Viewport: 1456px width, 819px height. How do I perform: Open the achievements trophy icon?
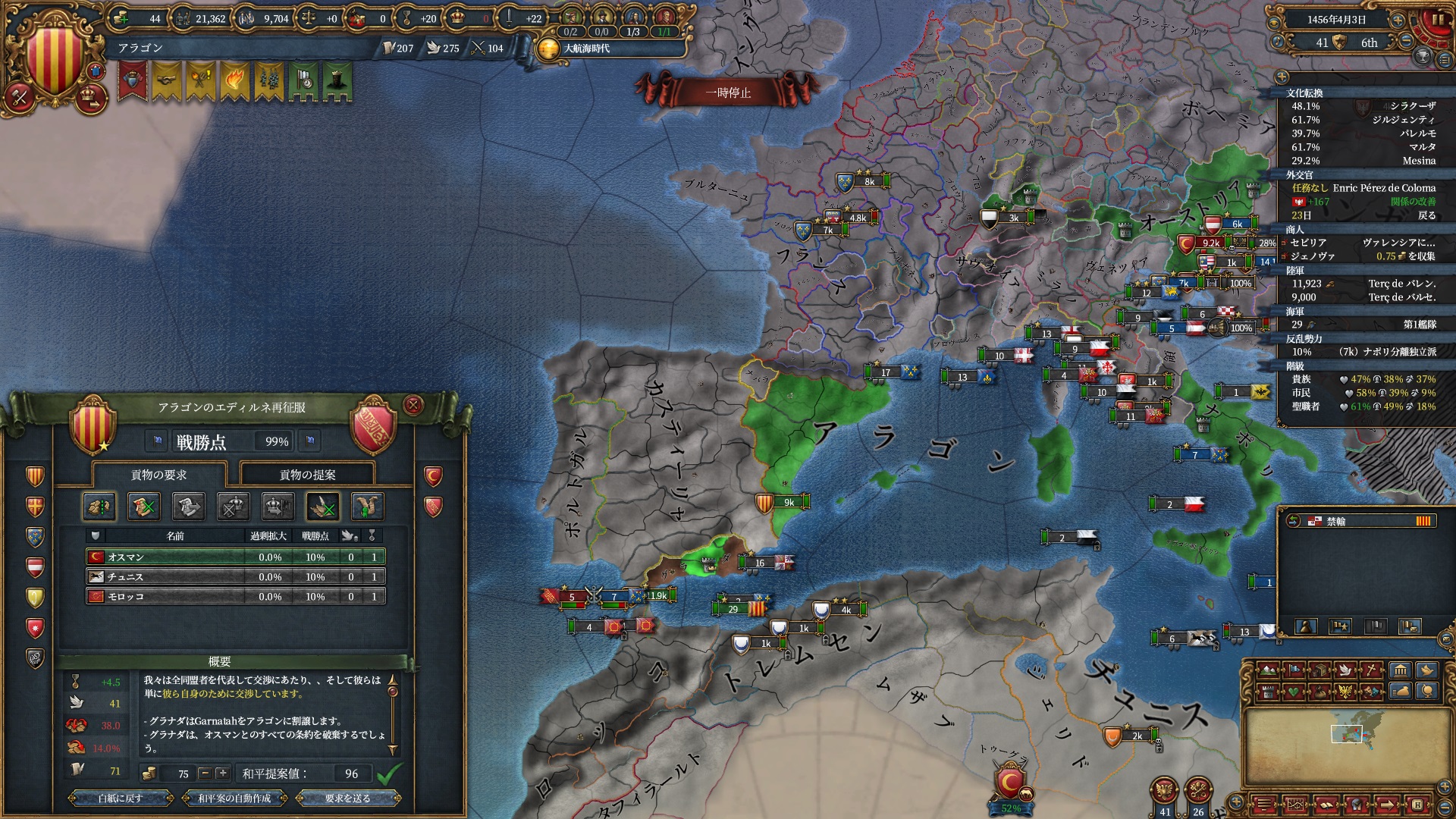(x=1423, y=56)
